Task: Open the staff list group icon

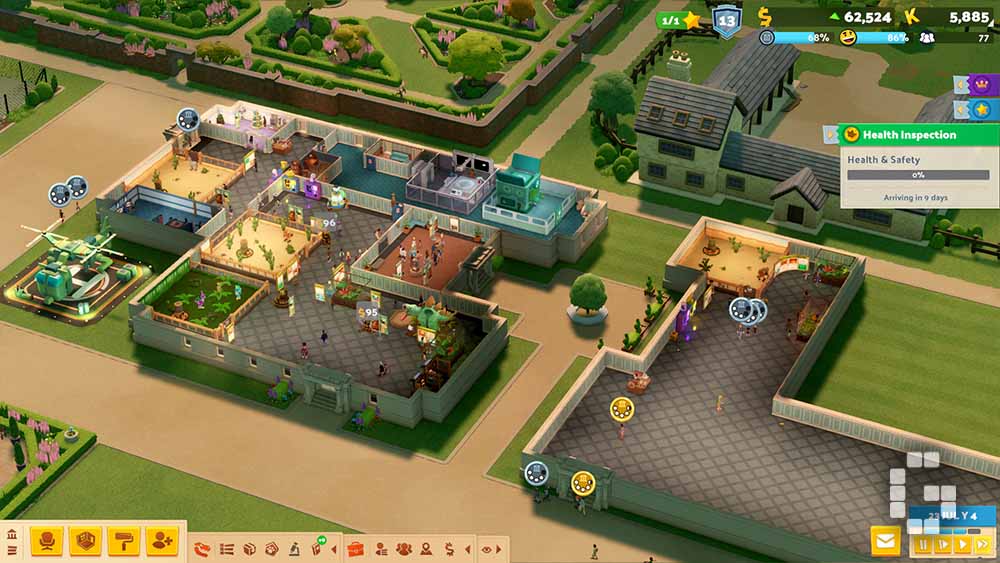Action: [x=403, y=549]
